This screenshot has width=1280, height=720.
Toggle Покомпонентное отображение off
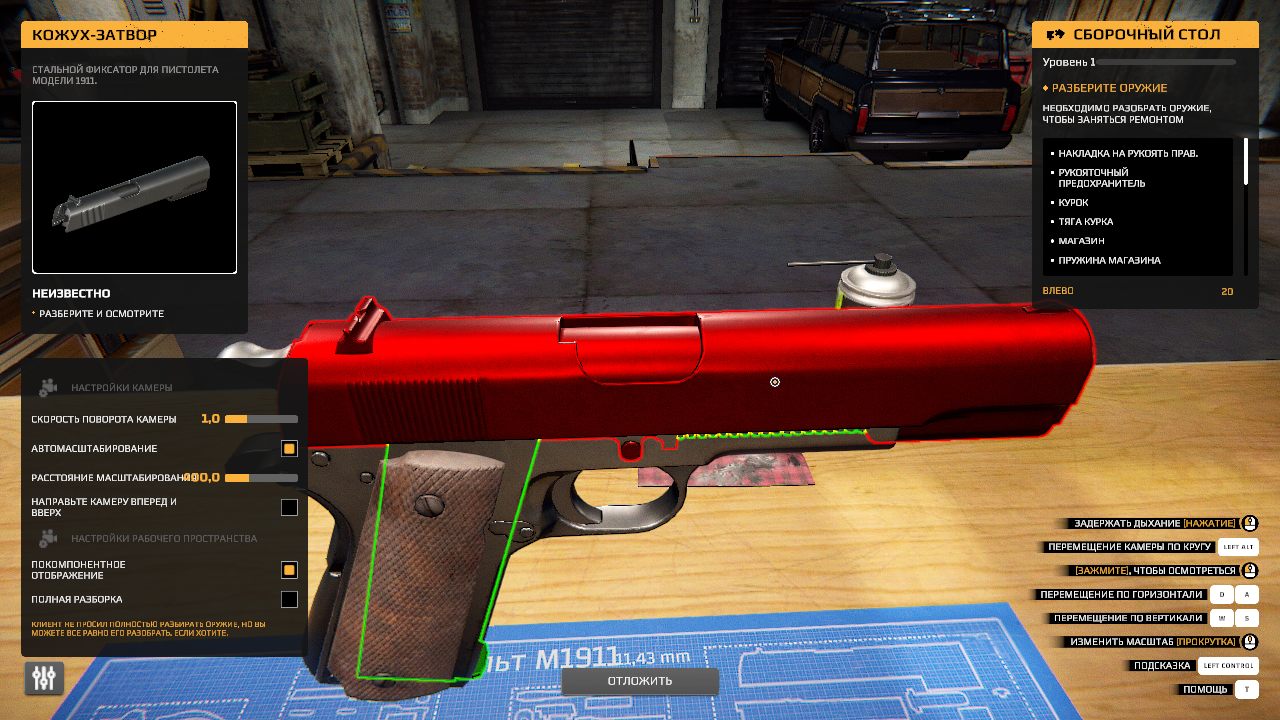tap(289, 570)
